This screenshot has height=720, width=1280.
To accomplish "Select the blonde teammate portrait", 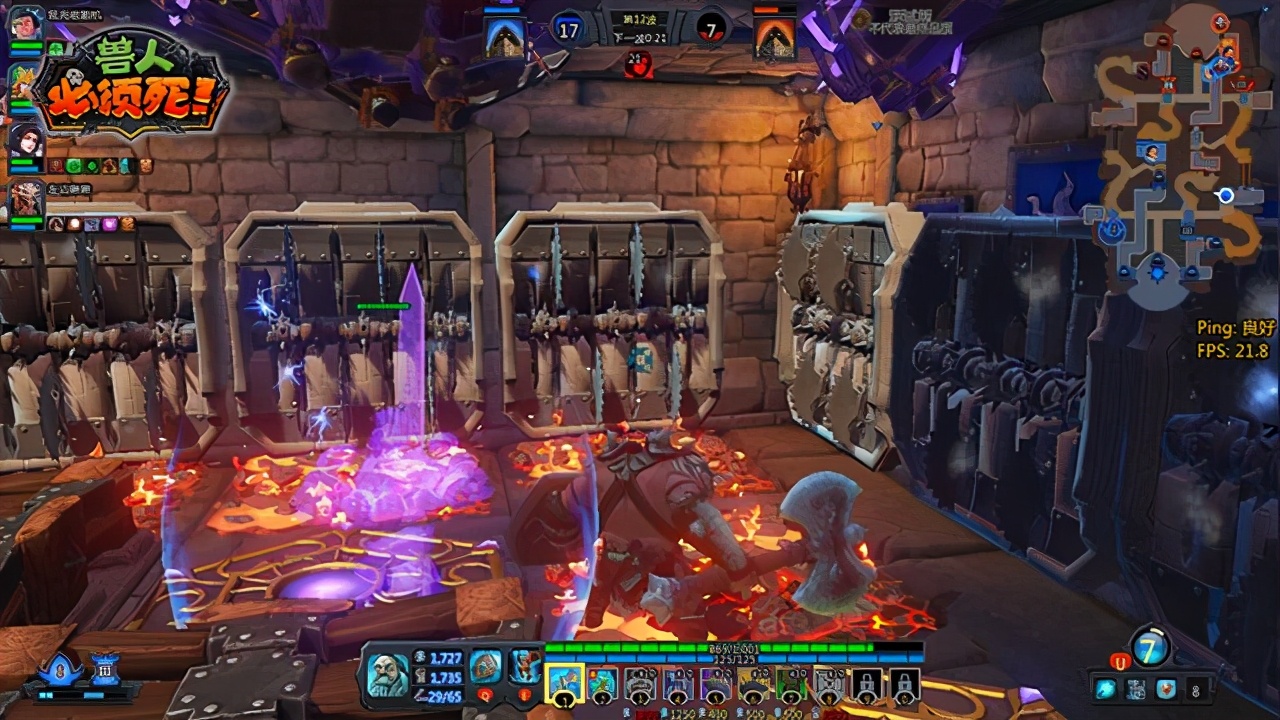I will click(x=22, y=80).
